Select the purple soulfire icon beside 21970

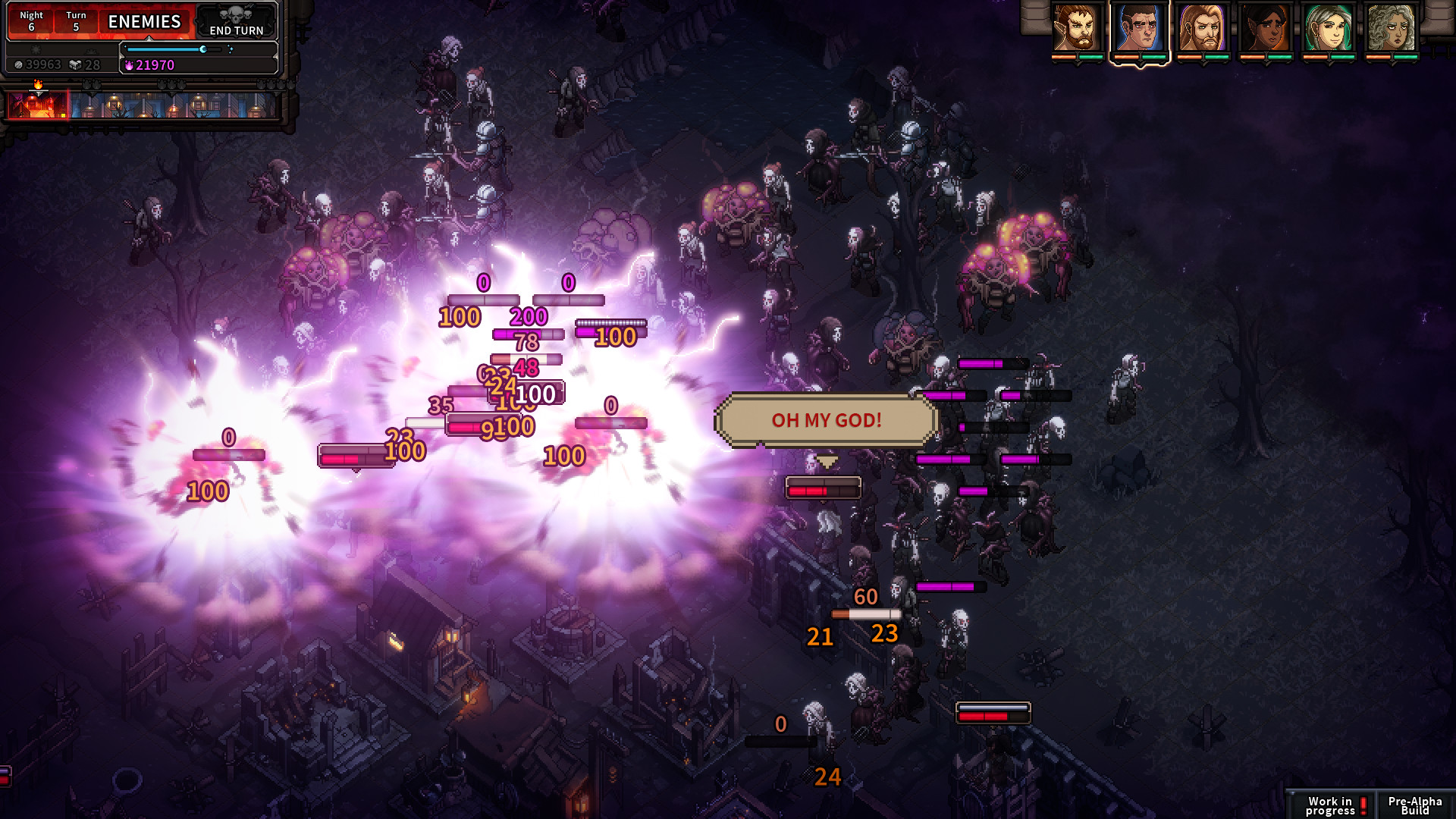pyautogui.click(x=130, y=66)
